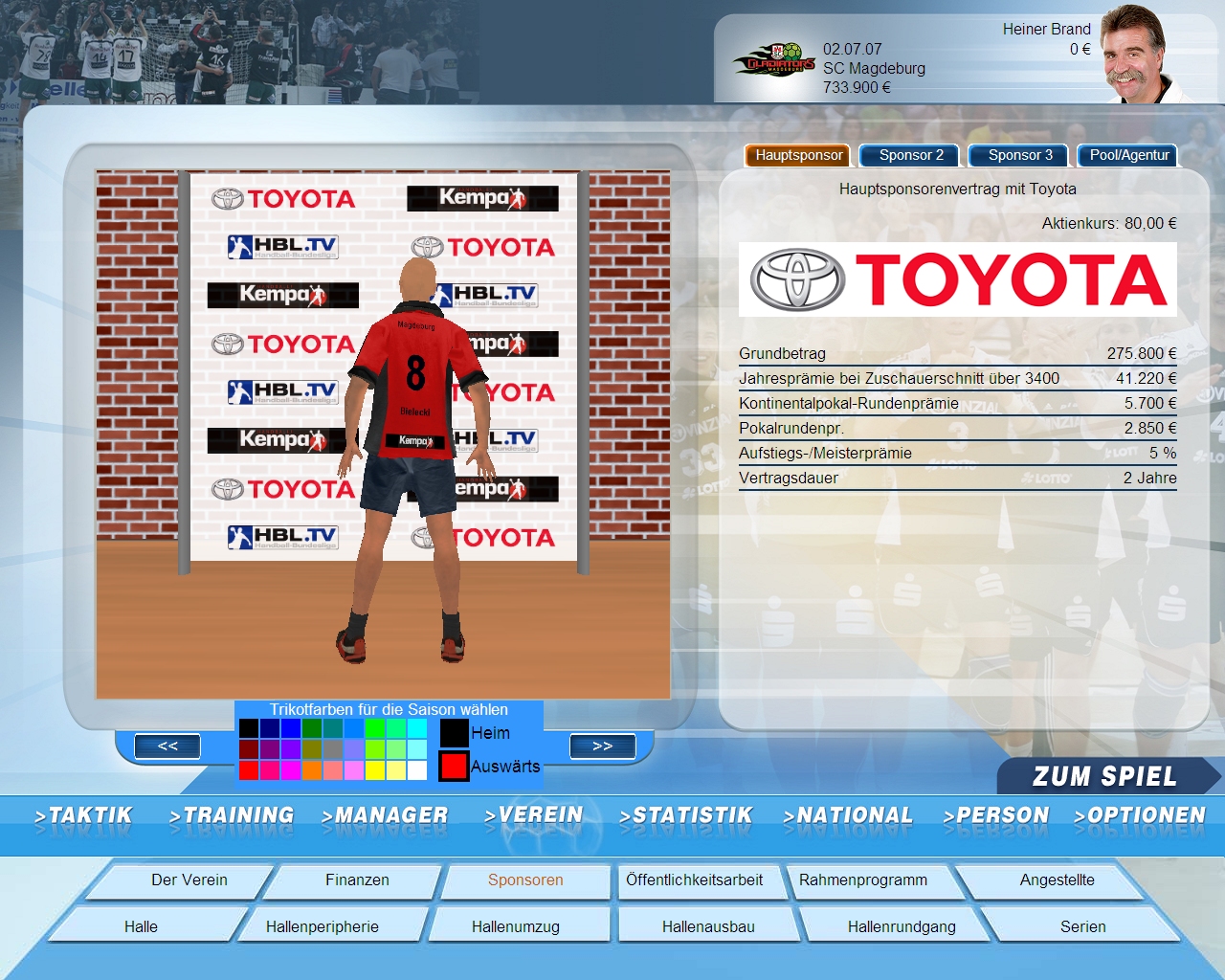Viewport: 1225px width, 980px height.
Task: Select the red Auswärts jersey color box
Action: tap(454, 767)
